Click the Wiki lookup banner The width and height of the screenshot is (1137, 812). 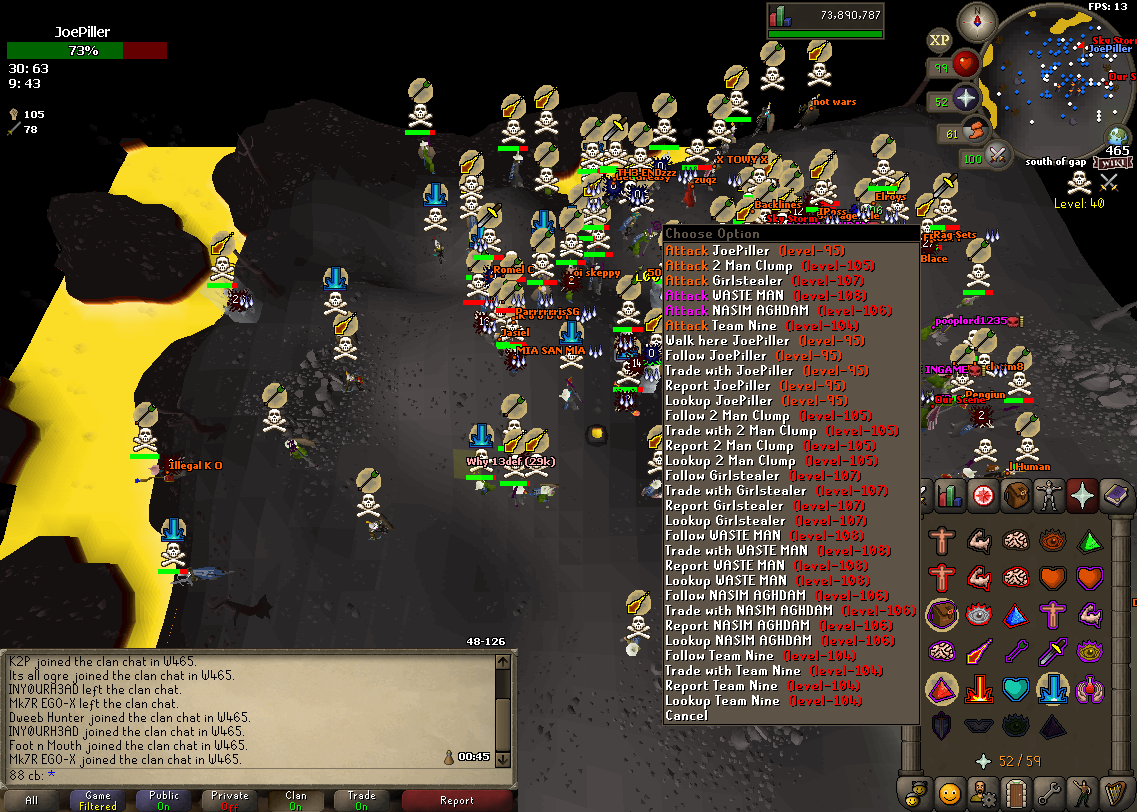pos(1112,162)
